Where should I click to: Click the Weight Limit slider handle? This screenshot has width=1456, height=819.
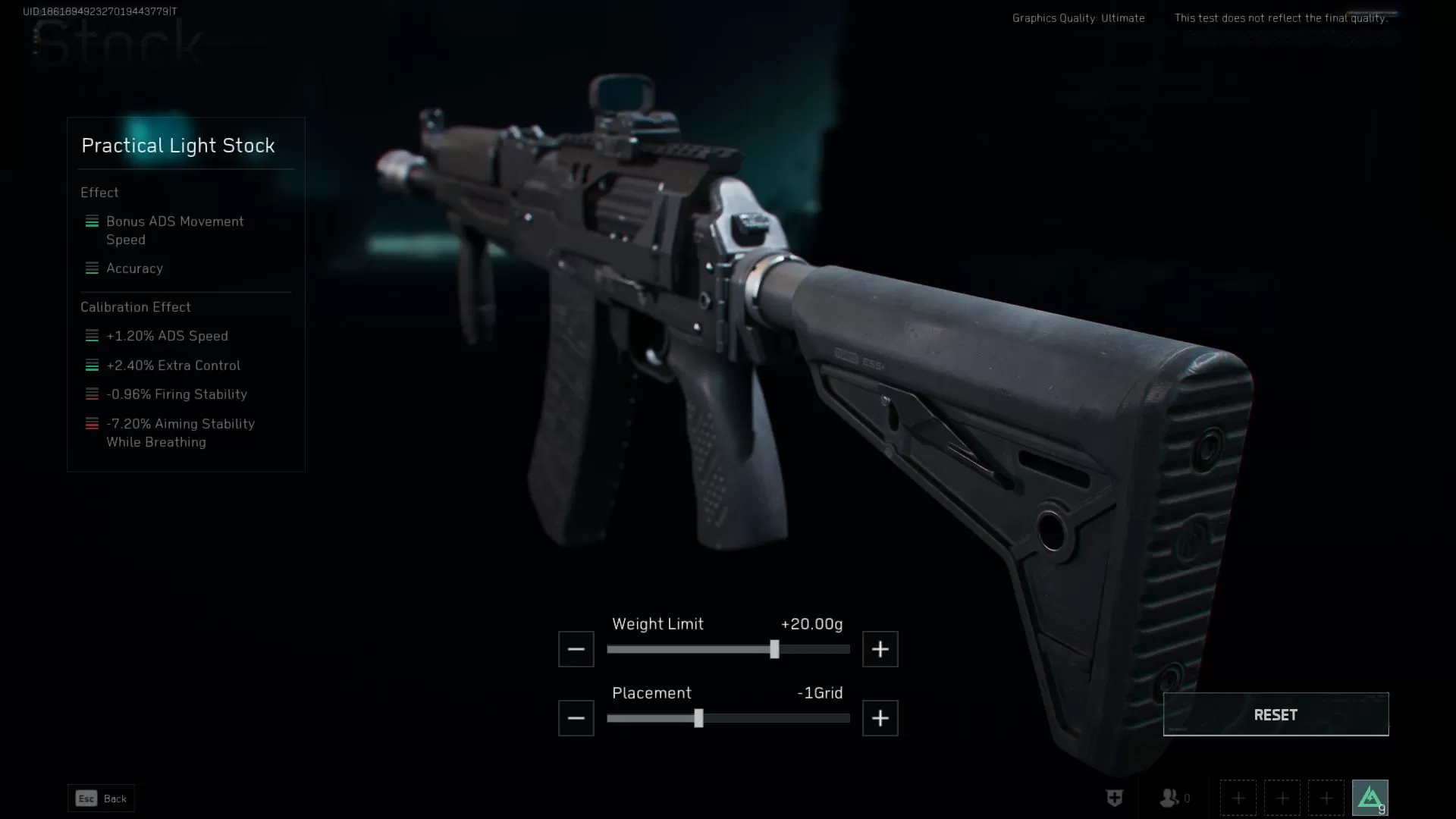(774, 649)
